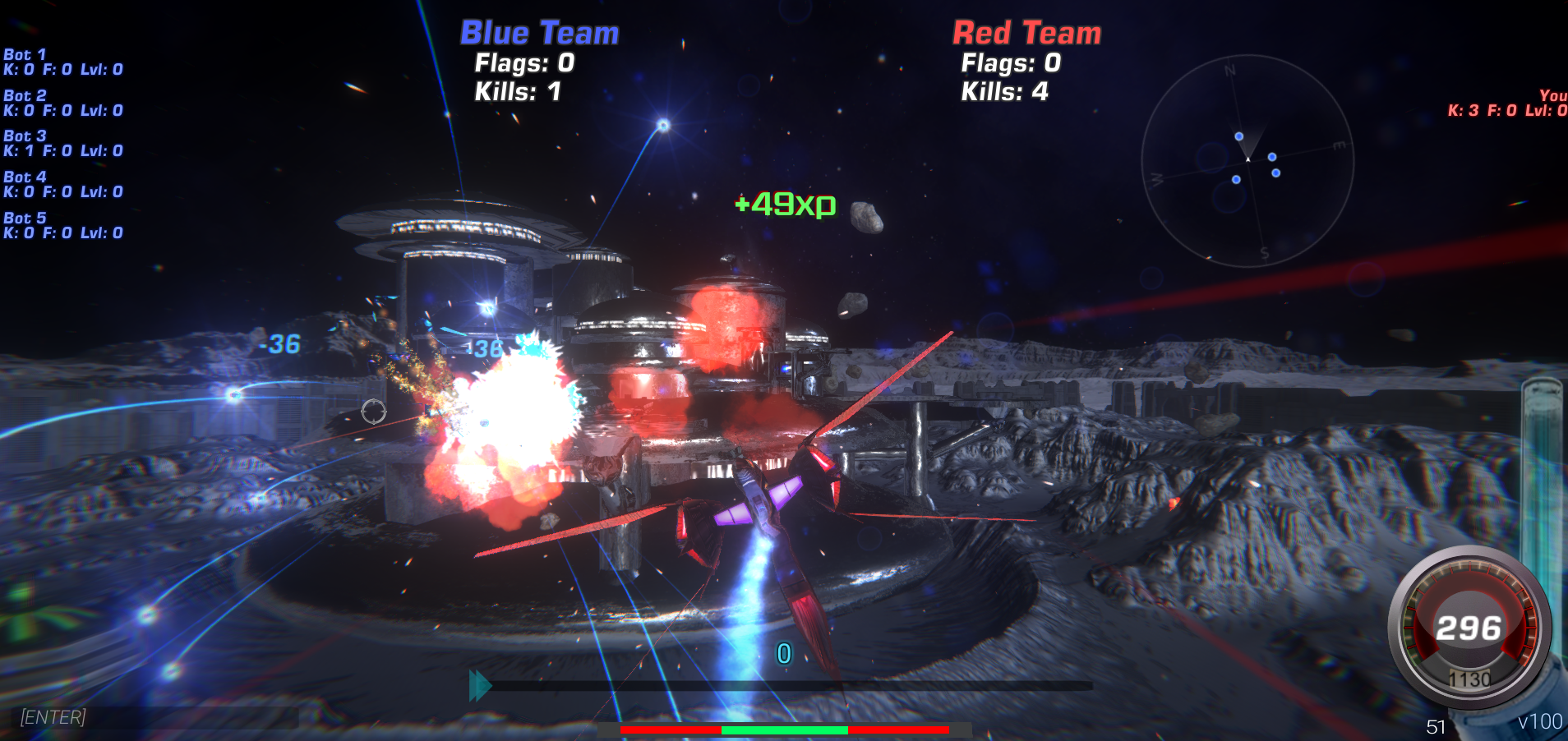Image resolution: width=1568 pixels, height=741 pixels.
Task: Click the altitude readout showing 1130
Action: tap(1471, 679)
